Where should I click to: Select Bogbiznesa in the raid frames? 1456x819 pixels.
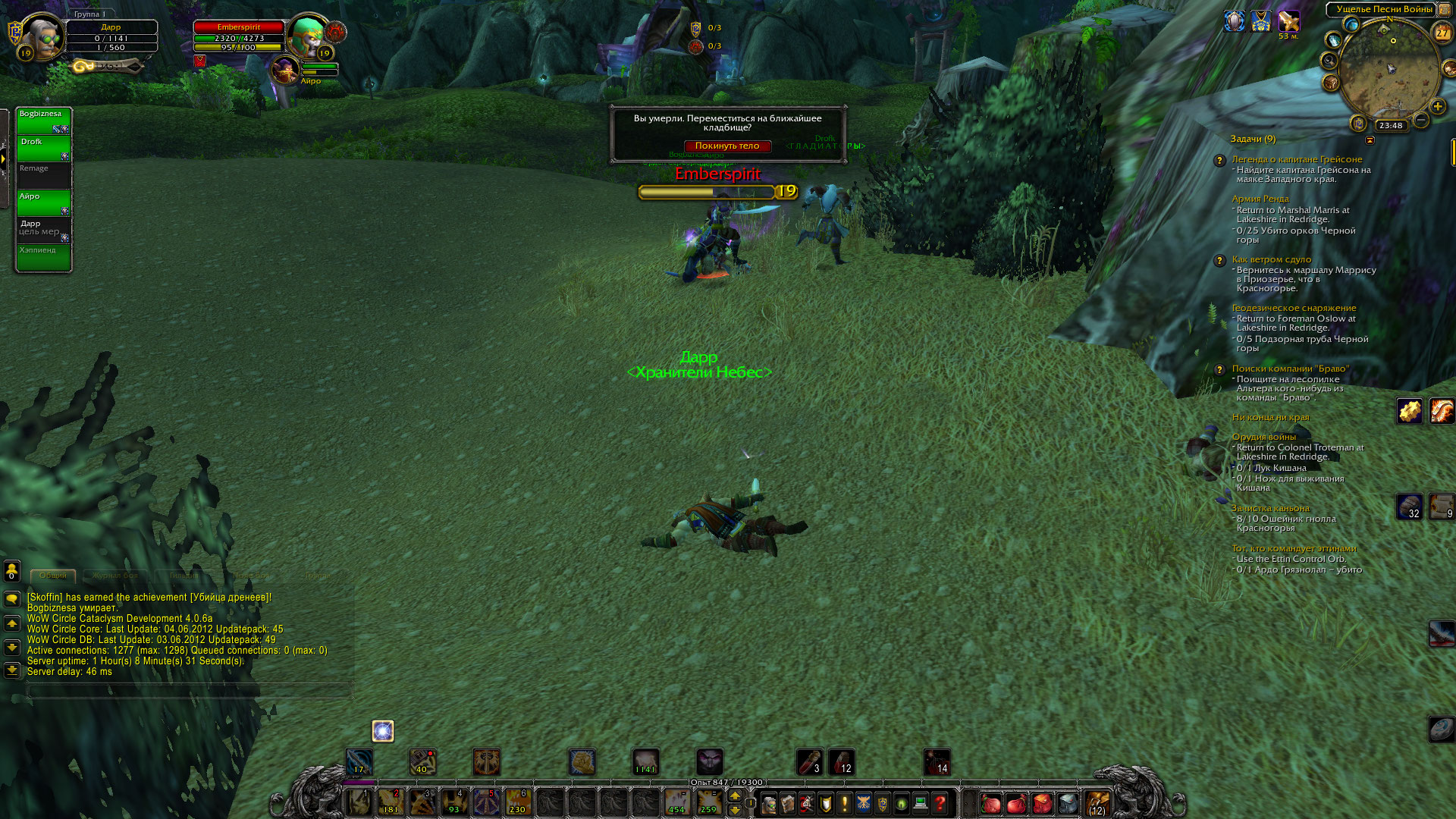43,121
